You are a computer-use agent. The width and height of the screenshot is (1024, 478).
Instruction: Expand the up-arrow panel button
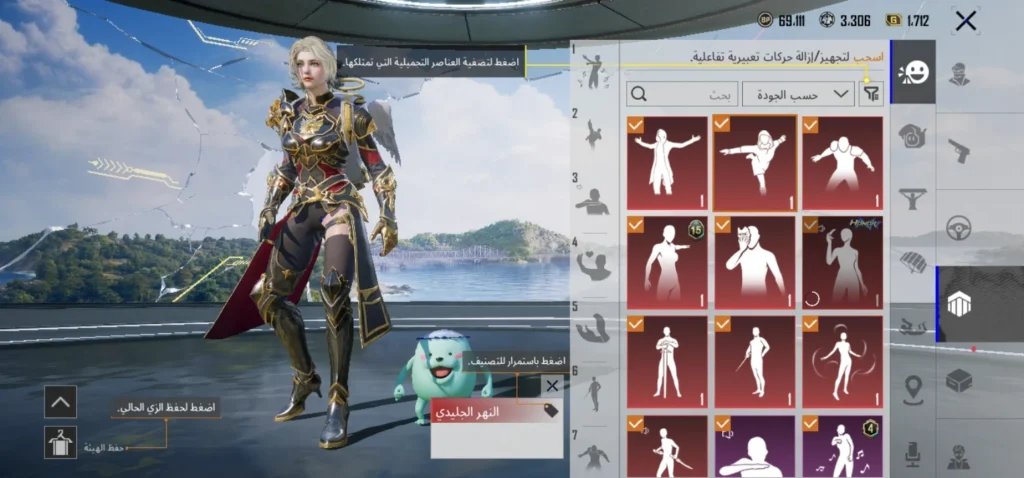[x=60, y=402]
